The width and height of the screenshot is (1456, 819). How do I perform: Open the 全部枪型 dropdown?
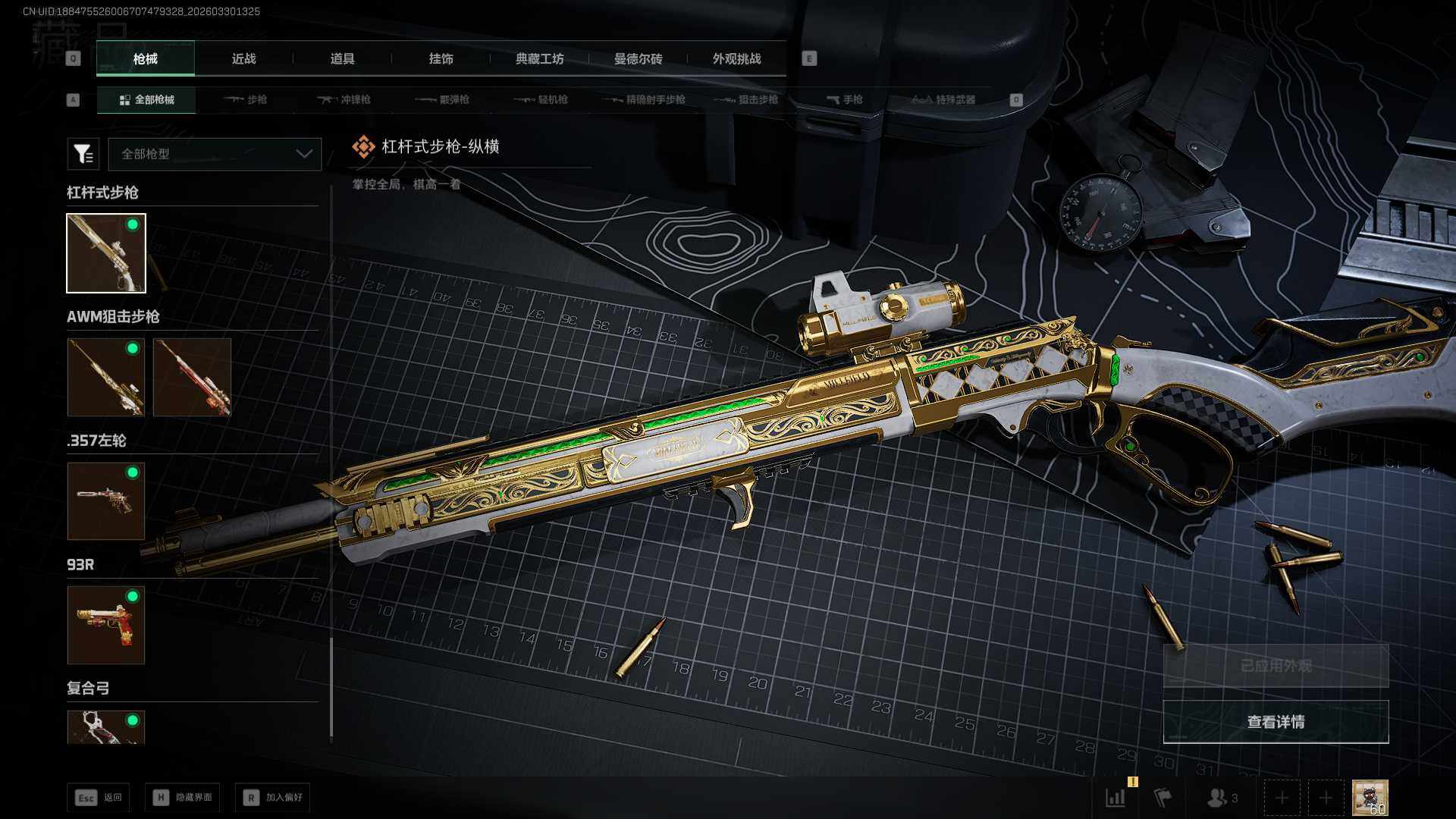click(x=215, y=154)
